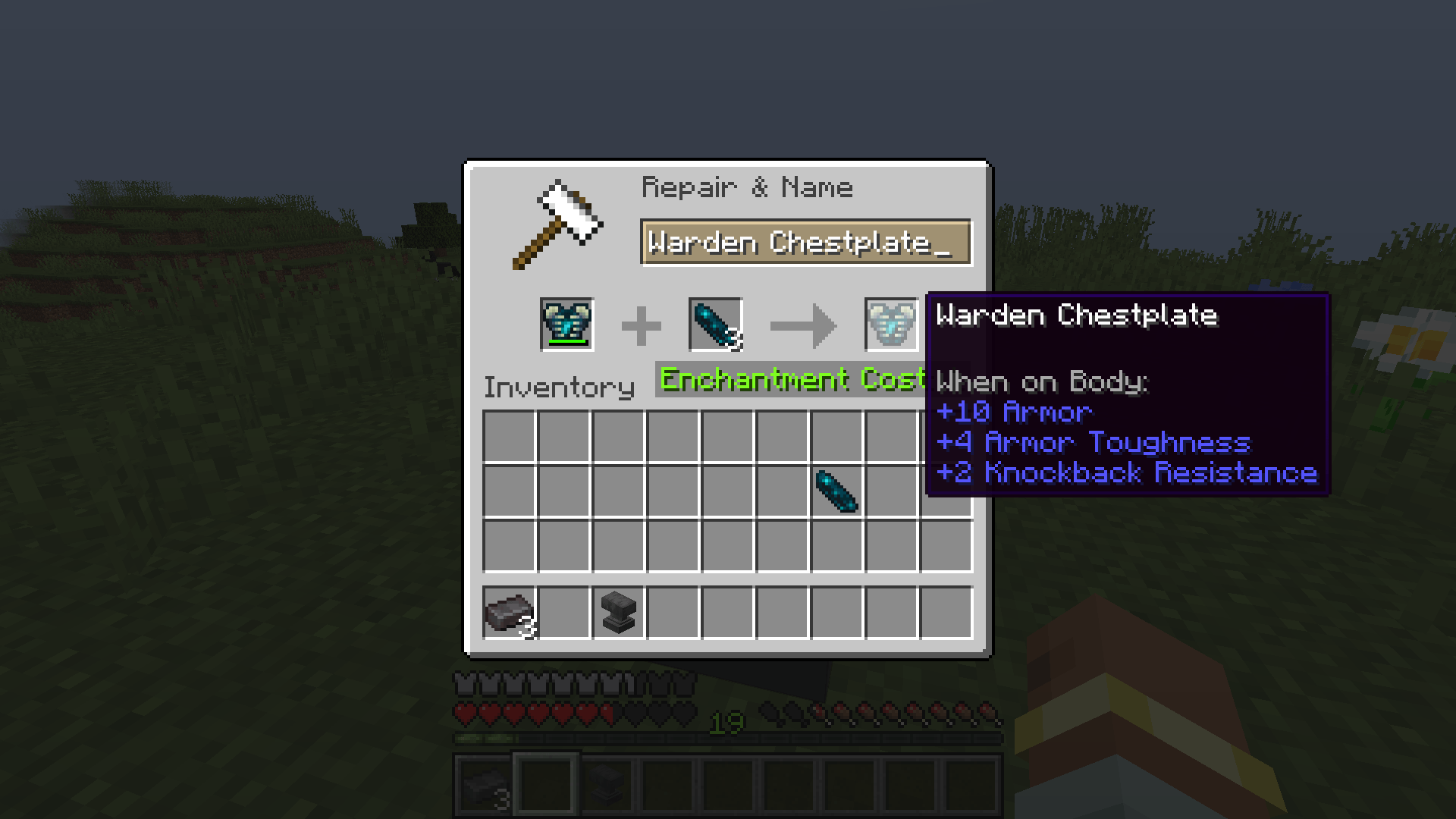Click the arrow pointing to the result slot

tap(804, 325)
